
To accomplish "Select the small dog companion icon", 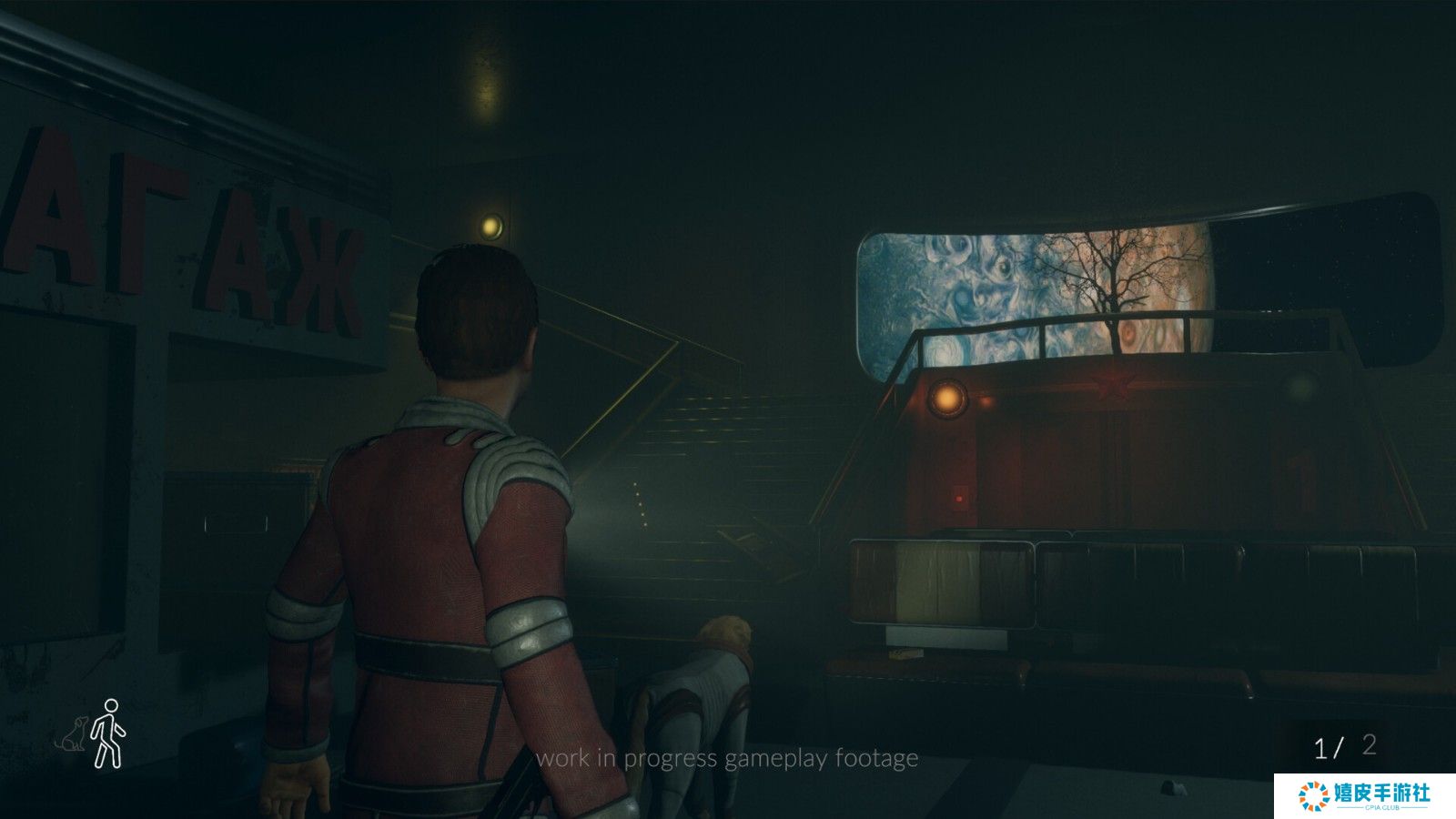I will click(x=73, y=734).
